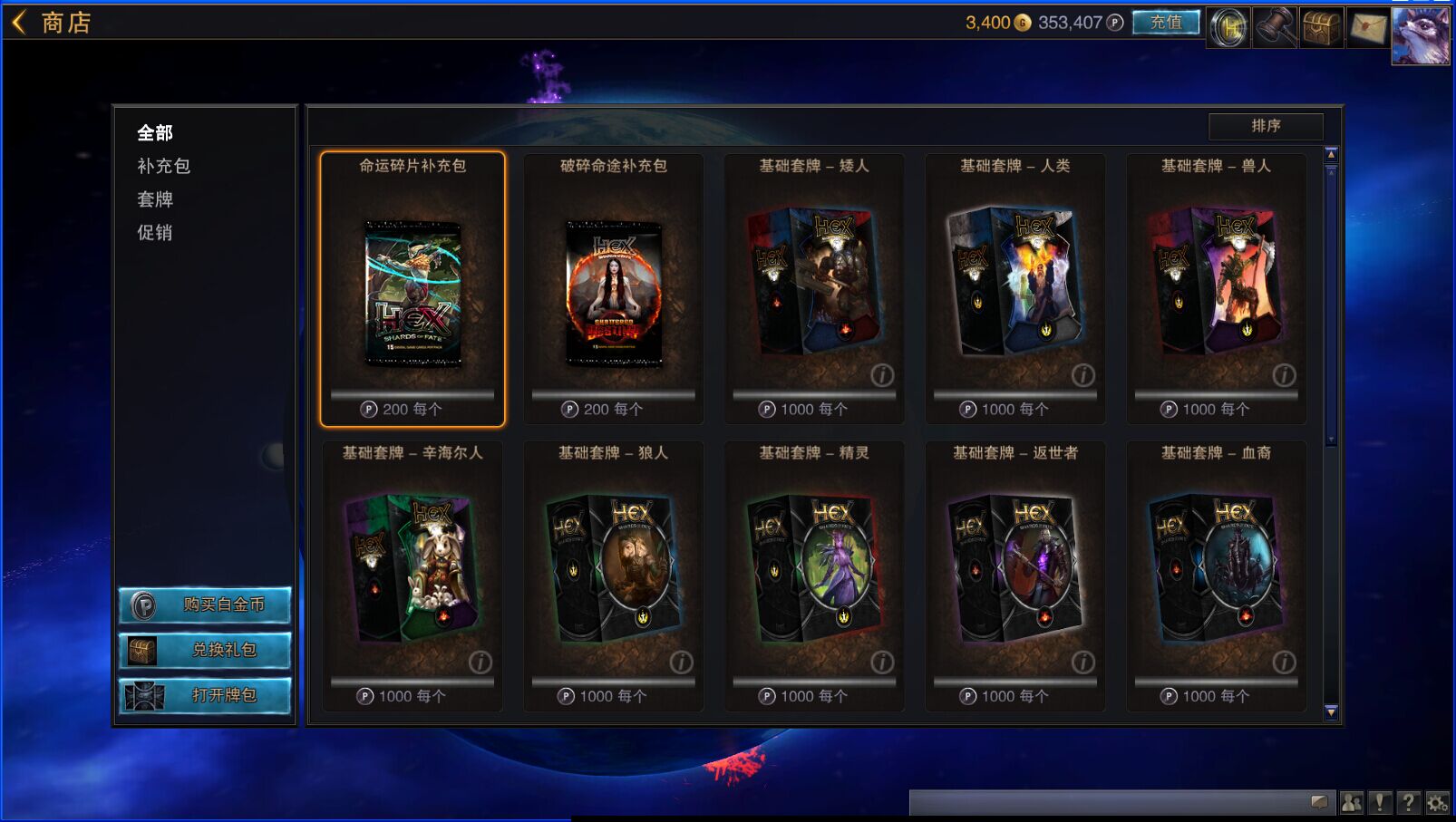Click 购买白金币 to buy platinum
The image size is (1456, 822).
205,604
